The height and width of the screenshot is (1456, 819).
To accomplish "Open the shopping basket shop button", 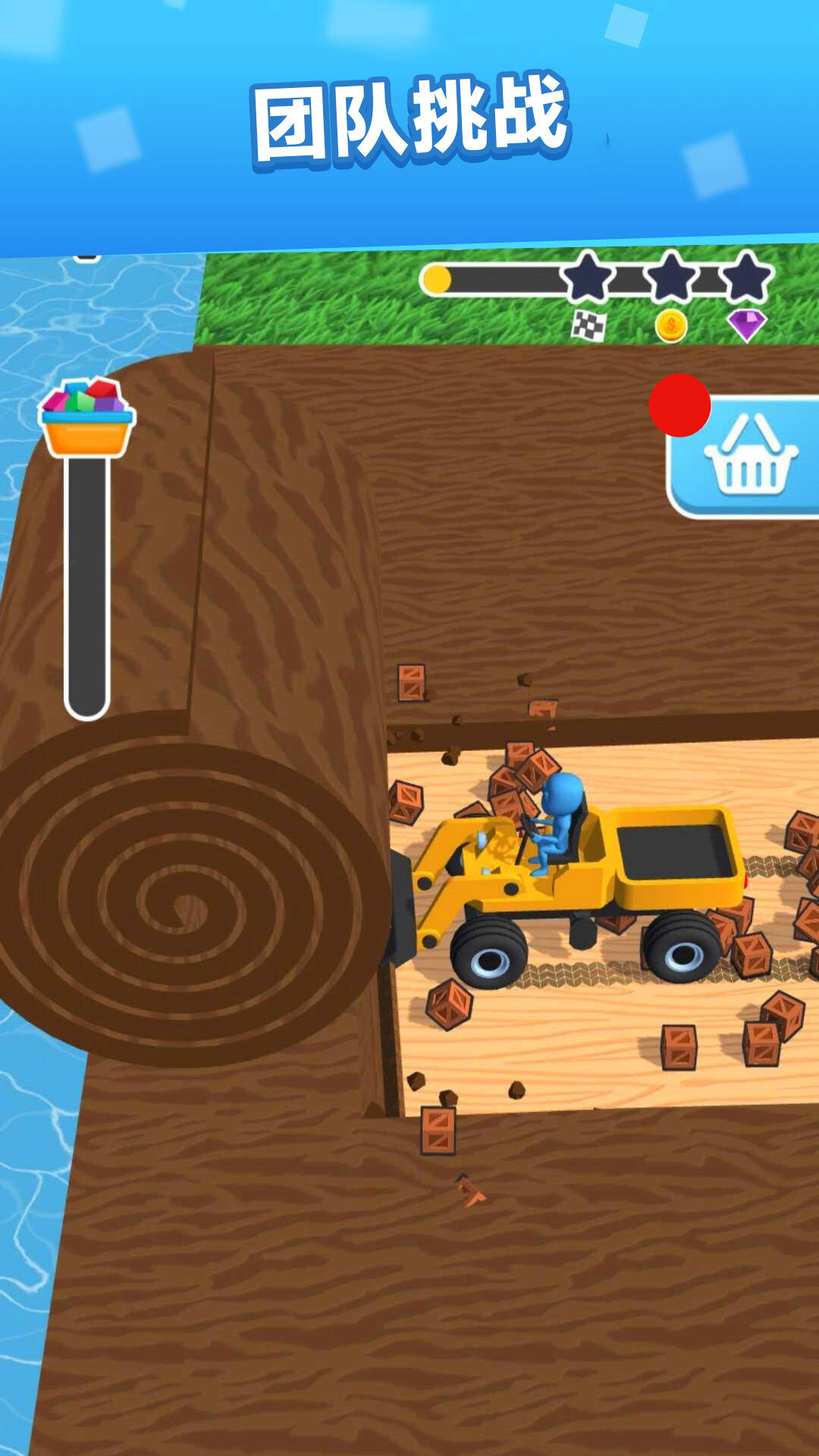I will coord(749,457).
